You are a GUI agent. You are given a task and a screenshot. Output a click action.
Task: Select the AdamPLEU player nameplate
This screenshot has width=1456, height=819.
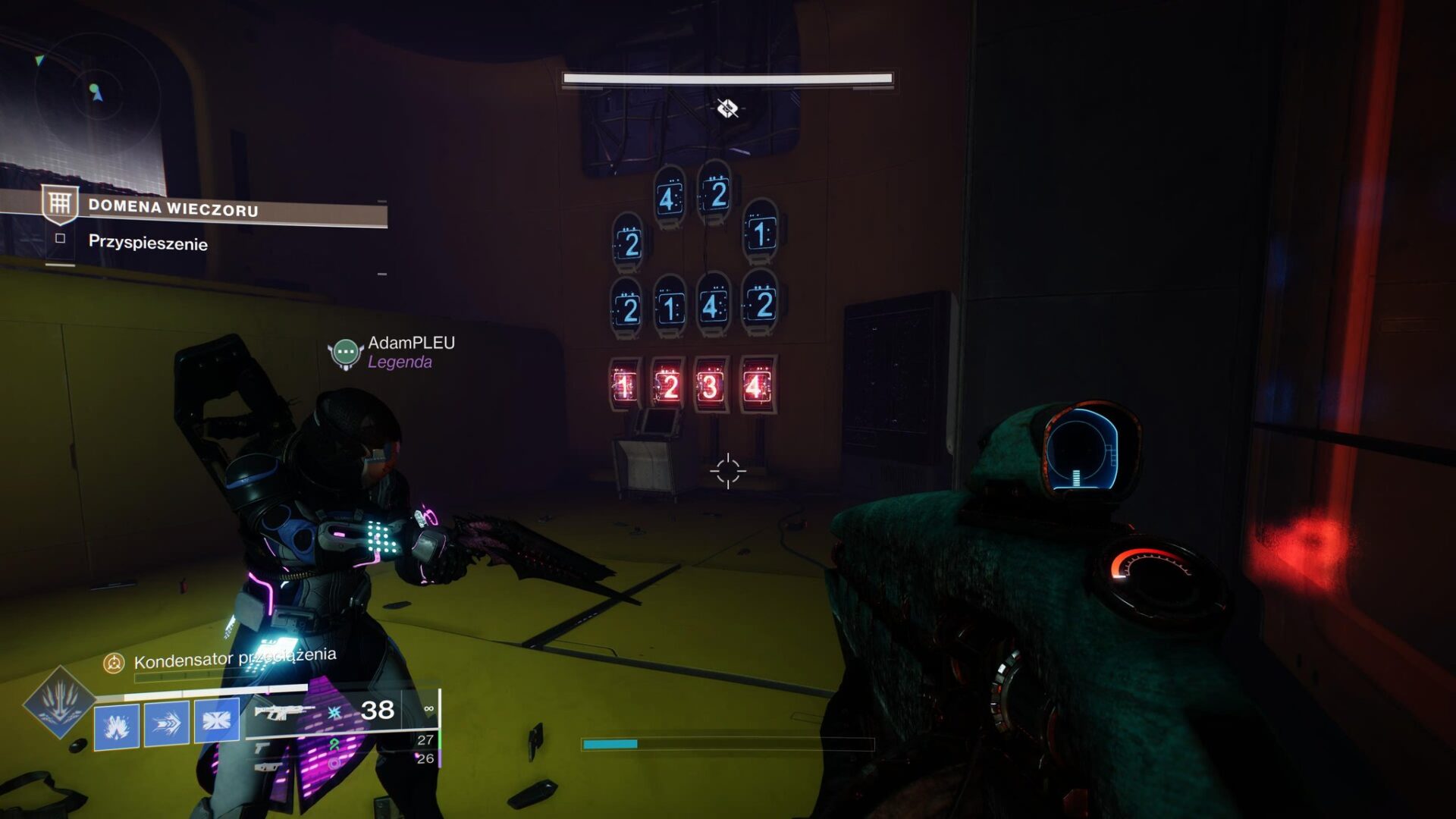(x=411, y=344)
